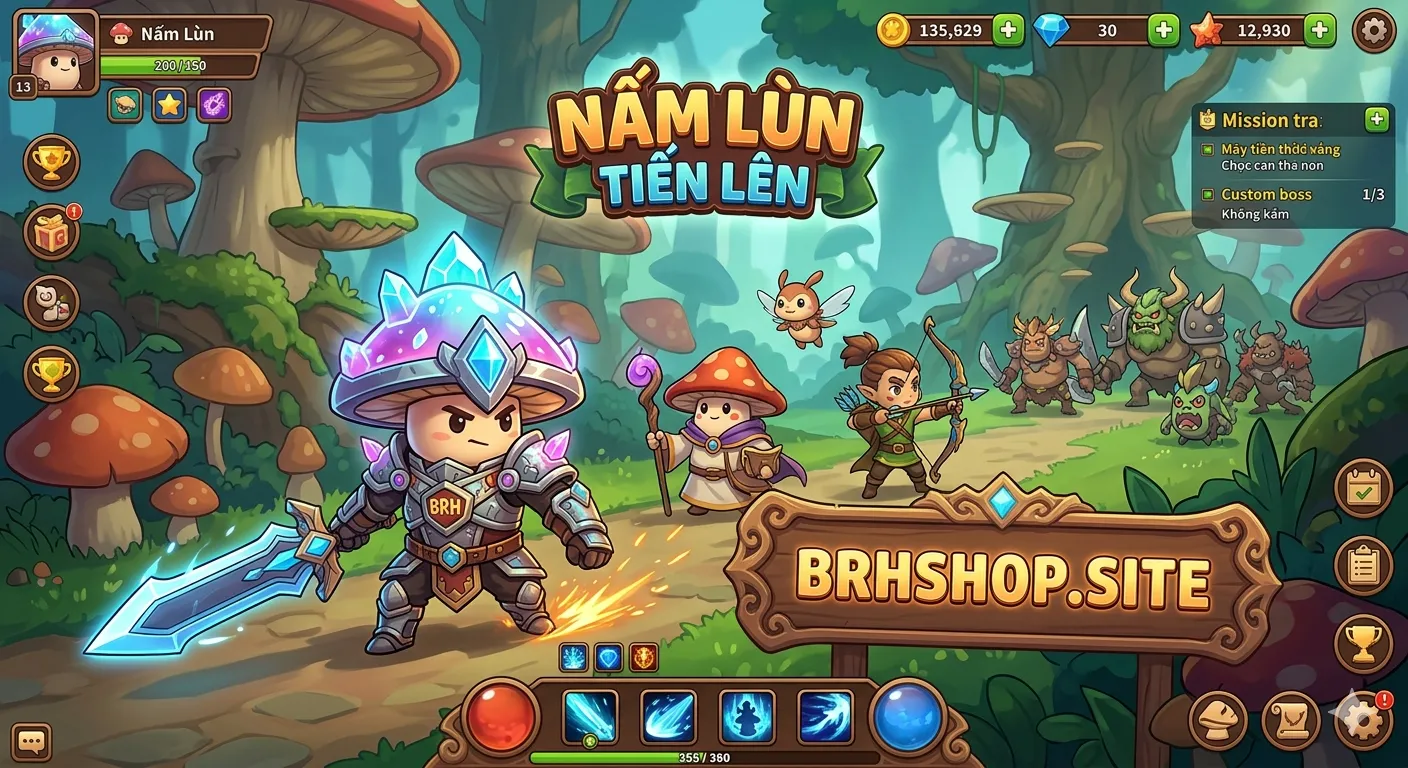The image size is (1408, 768).
Task: Expand the Mission tra panel with plus button
Action: click(x=1375, y=120)
